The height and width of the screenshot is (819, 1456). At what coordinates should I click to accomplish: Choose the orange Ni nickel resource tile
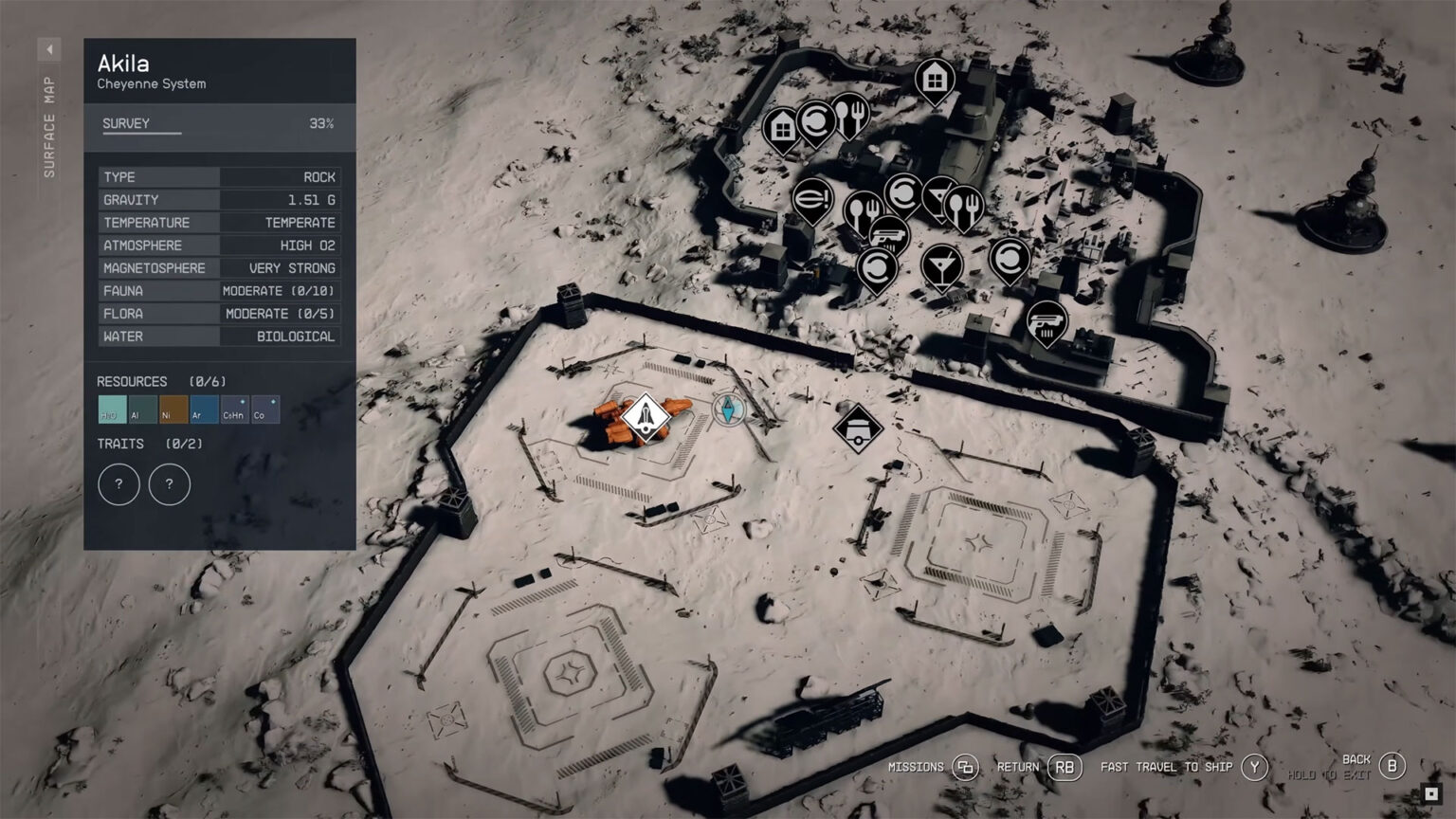tap(172, 409)
